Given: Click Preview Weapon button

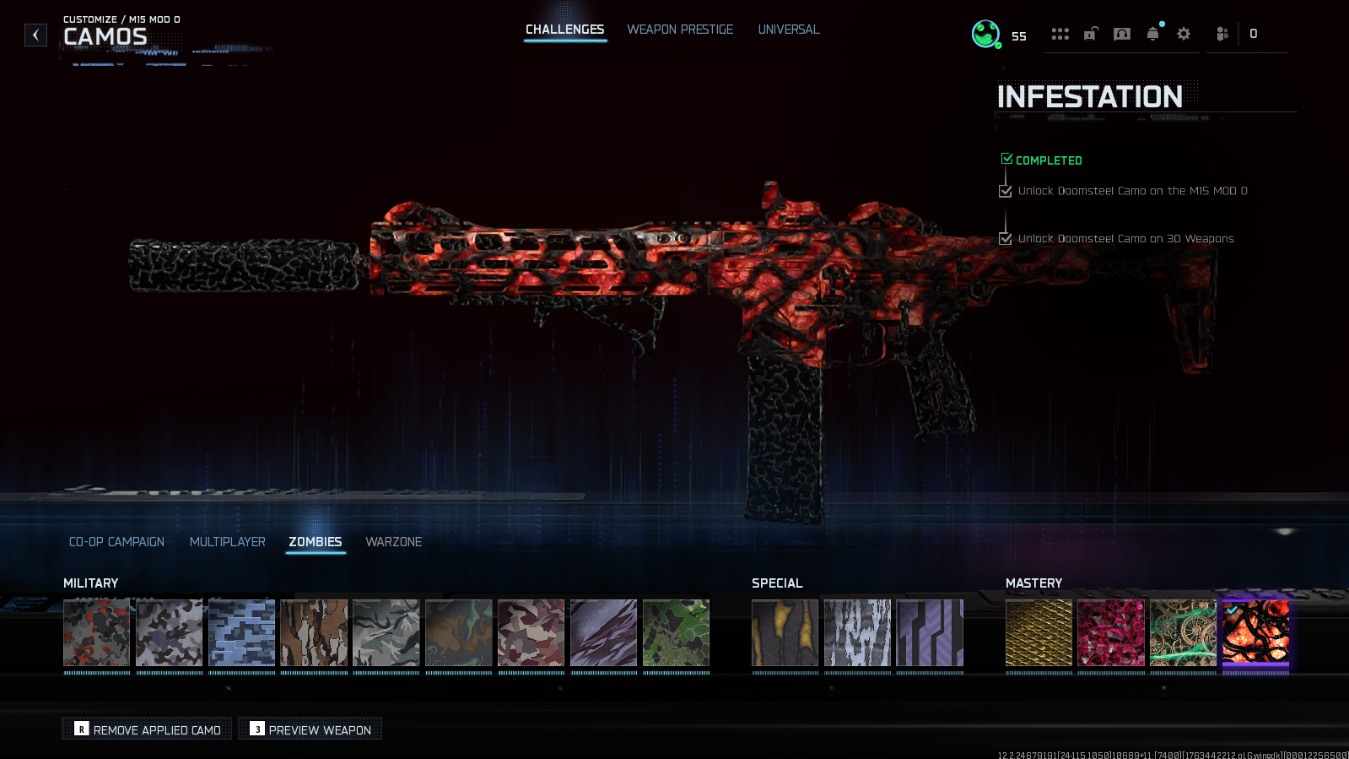Looking at the screenshot, I should [310, 729].
